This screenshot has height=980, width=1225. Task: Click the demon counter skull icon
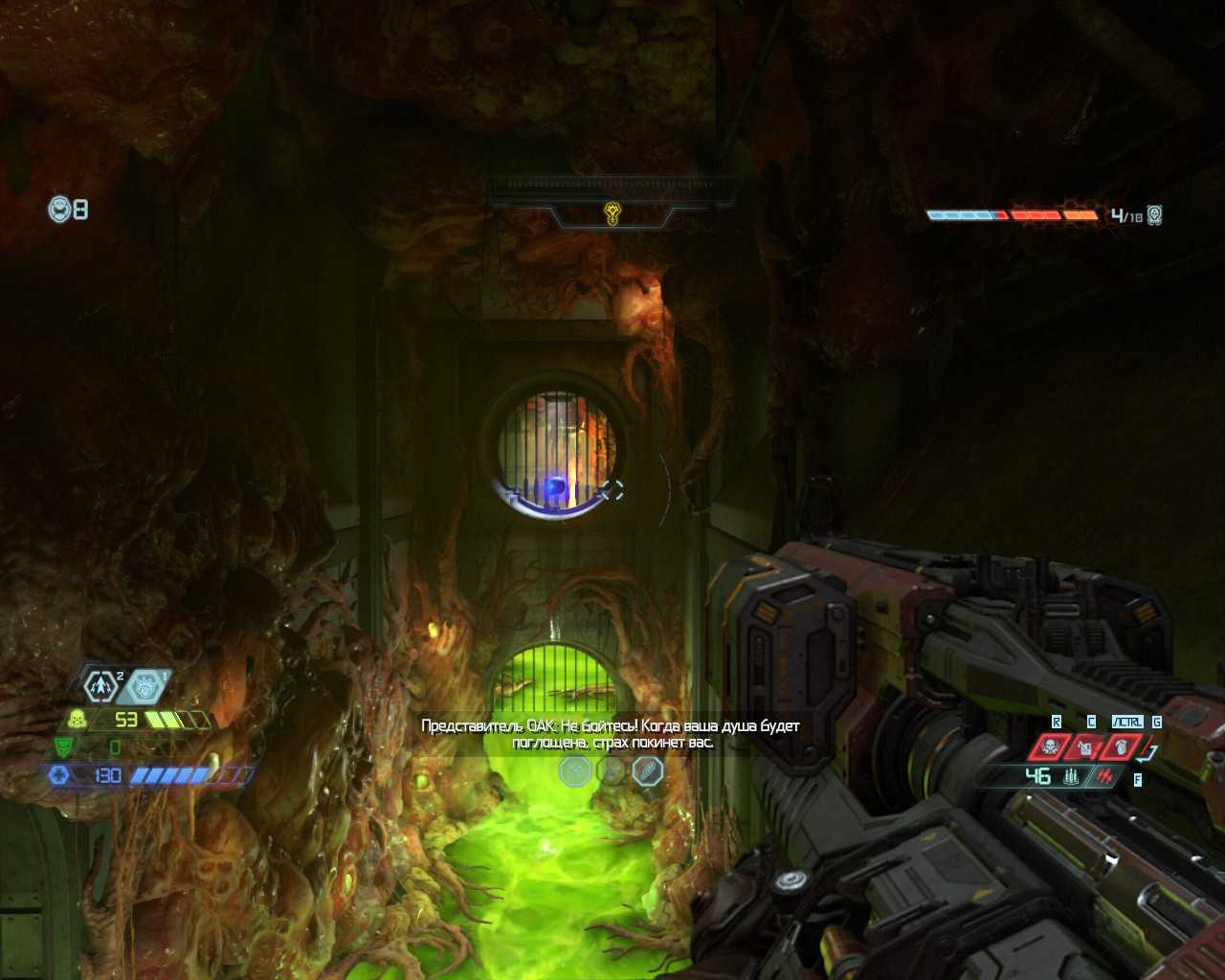point(1155,215)
